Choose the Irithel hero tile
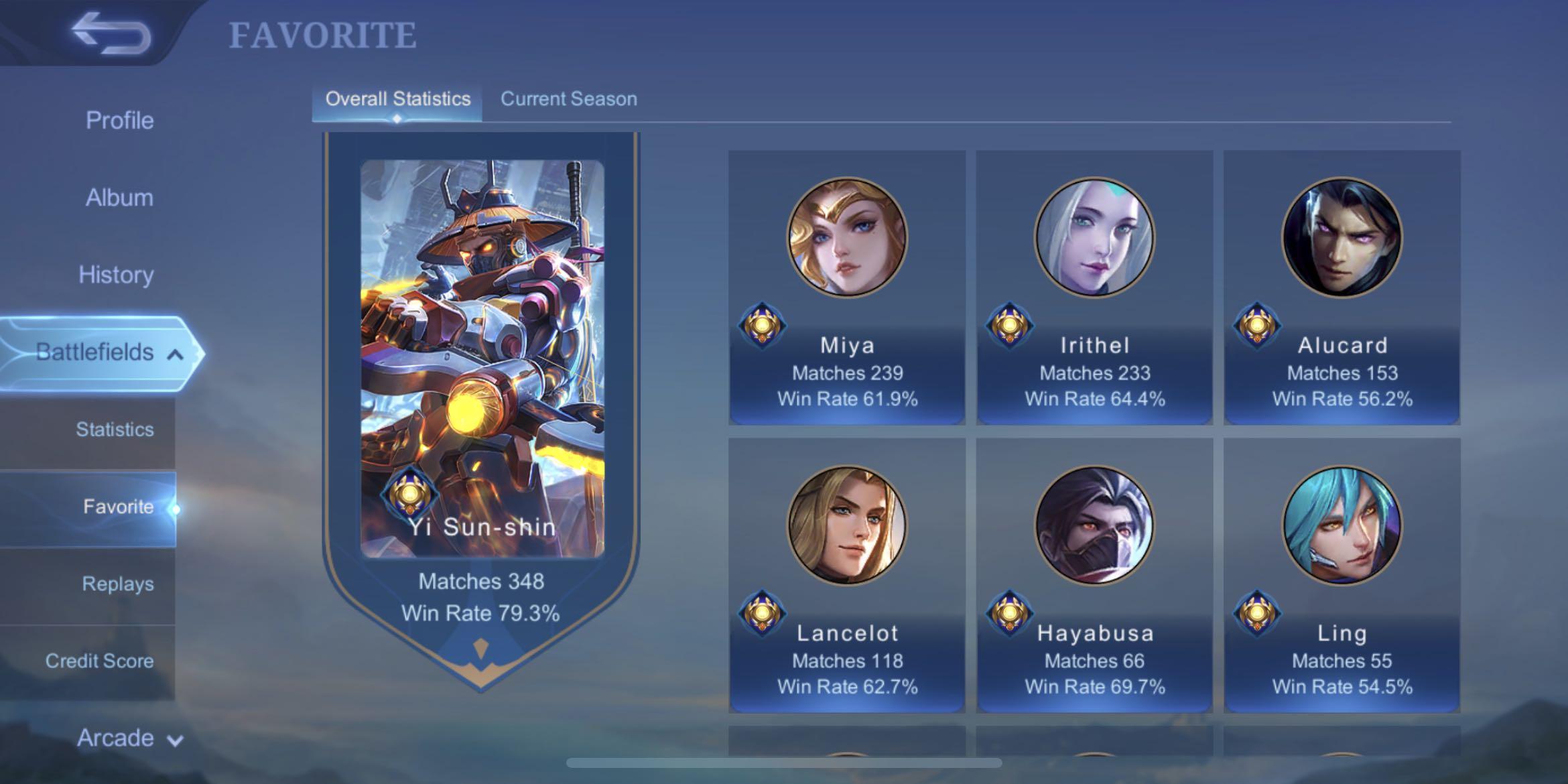Image resolution: width=1568 pixels, height=784 pixels. [1094, 288]
